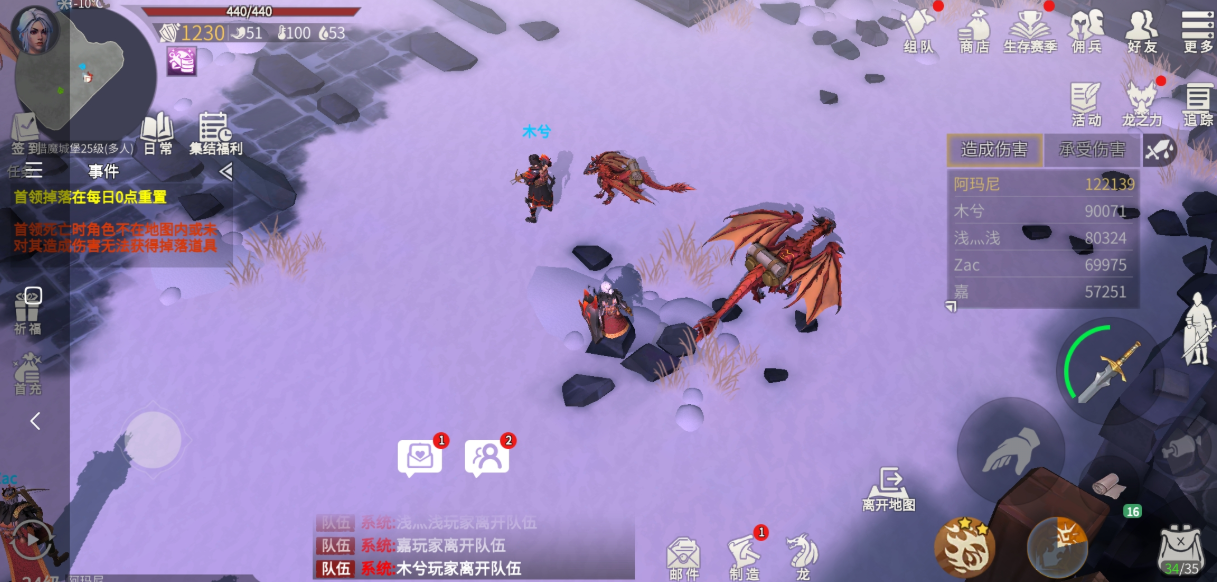Open the 组队 team menu
This screenshot has height=582, width=1217.
coord(918,30)
